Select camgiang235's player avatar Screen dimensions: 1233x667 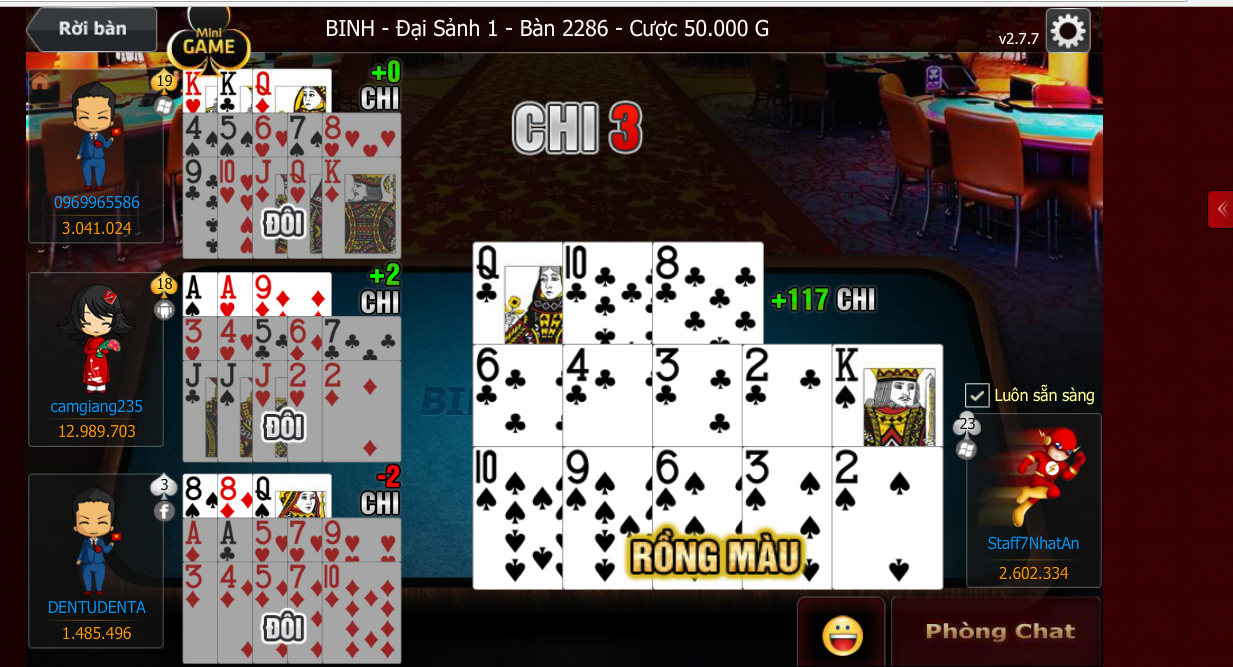(96, 340)
